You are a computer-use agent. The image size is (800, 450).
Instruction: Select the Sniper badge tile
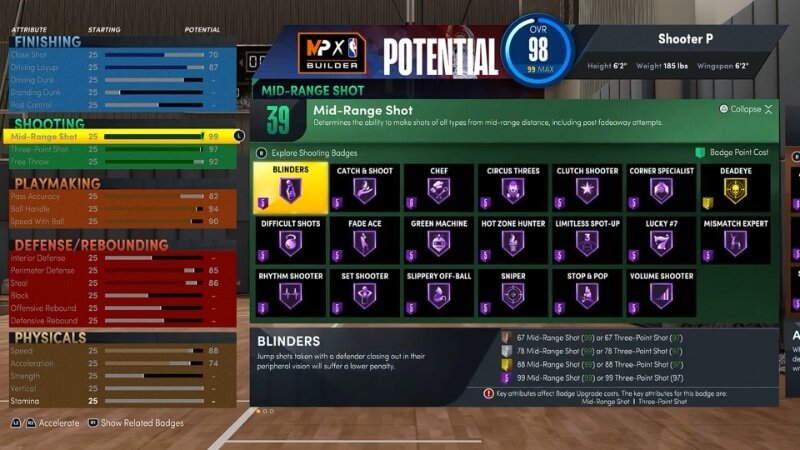pyautogui.click(x=513, y=292)
